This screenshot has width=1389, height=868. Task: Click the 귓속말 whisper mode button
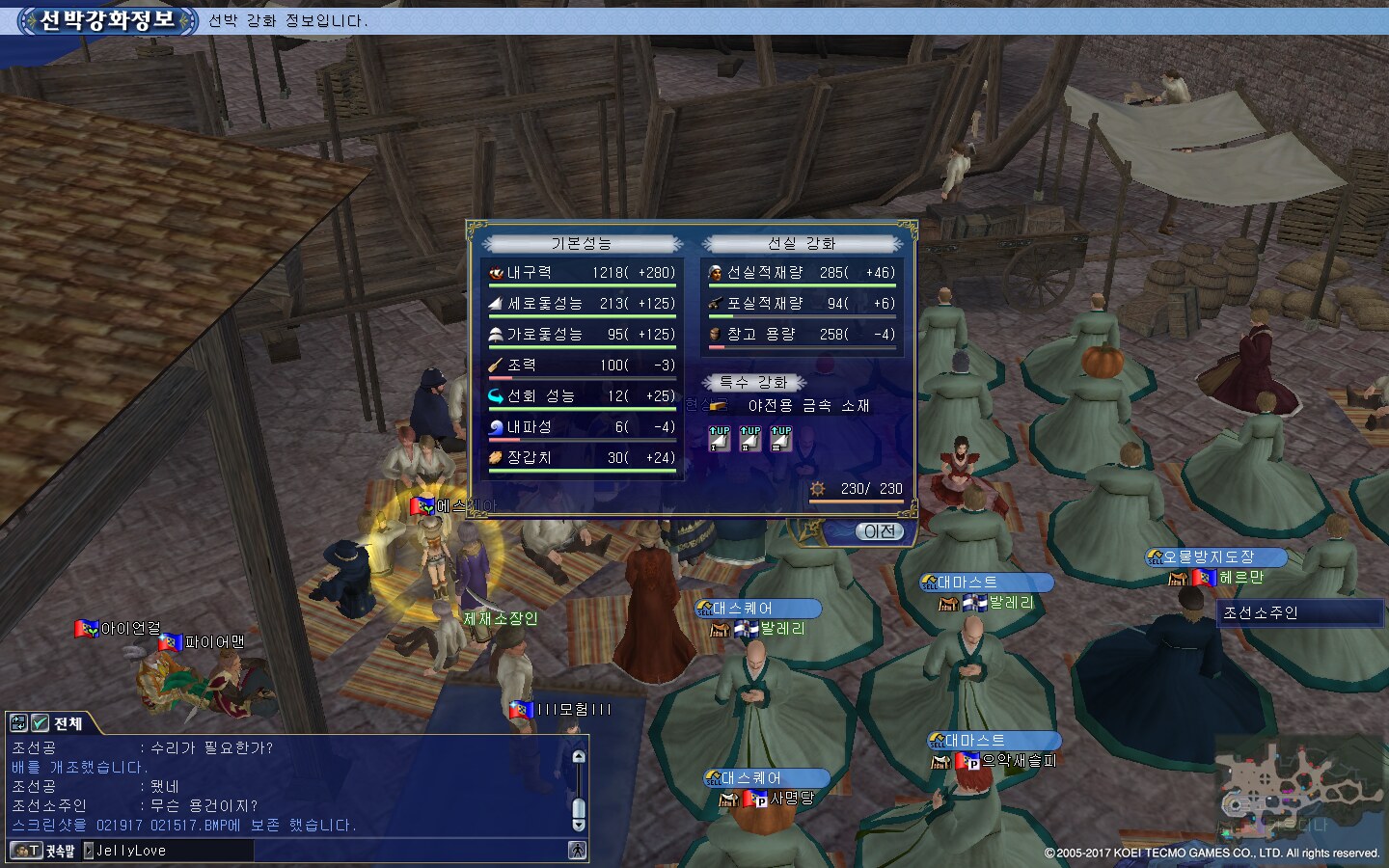pyautogui.click(x=43, y=851)
